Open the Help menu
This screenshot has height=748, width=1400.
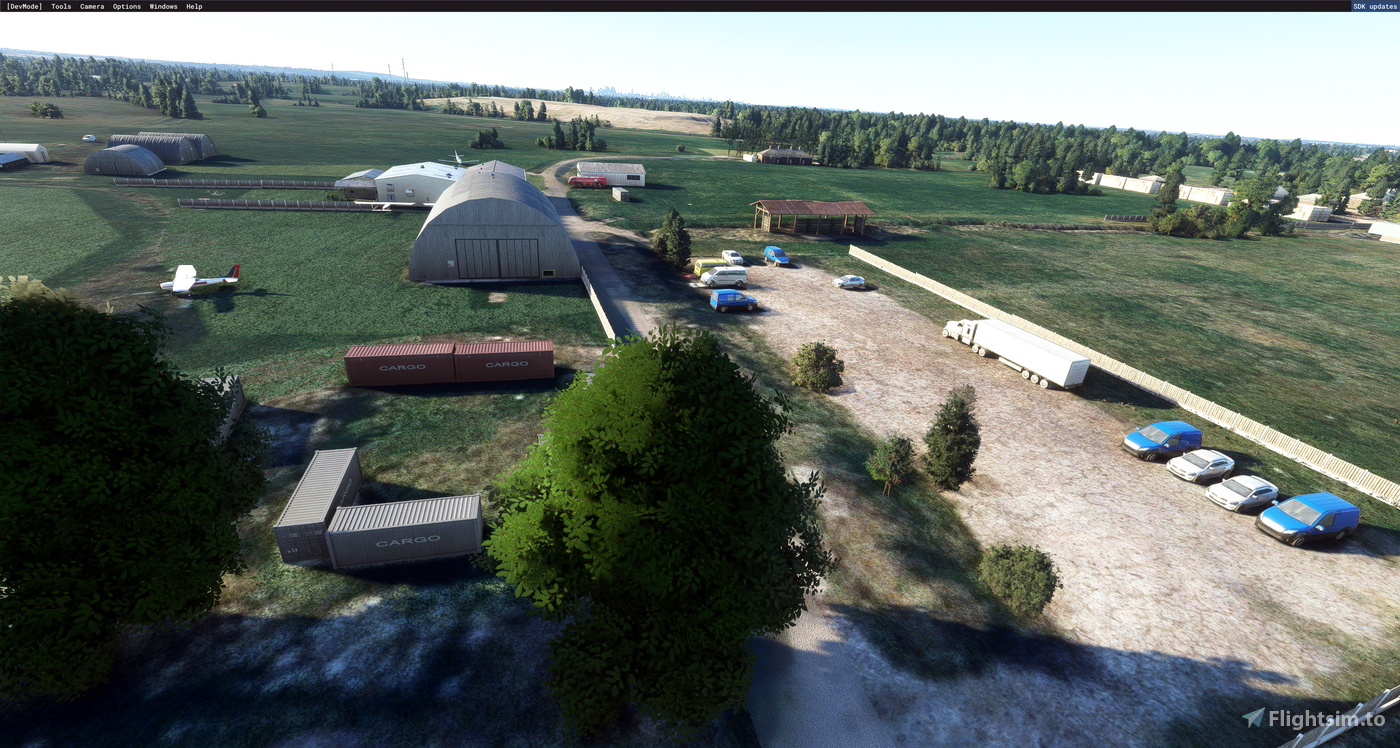(x=193, y=6)
